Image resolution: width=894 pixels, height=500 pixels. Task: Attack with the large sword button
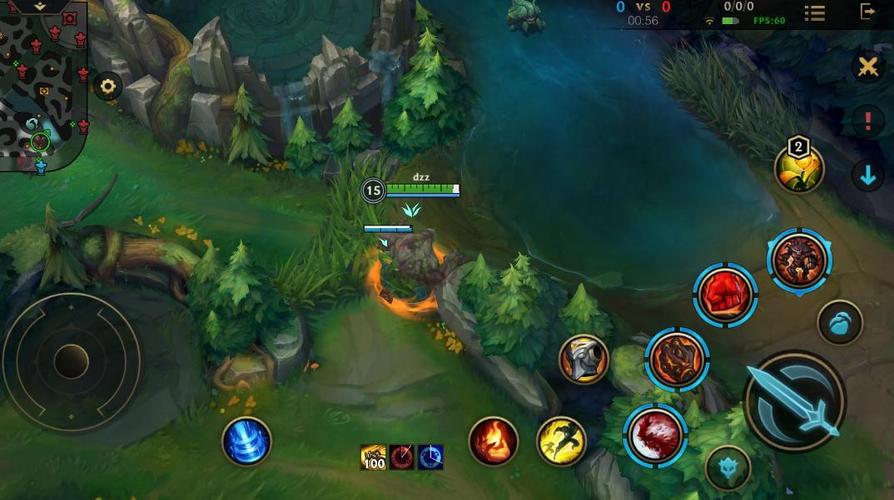pos(796,402)
